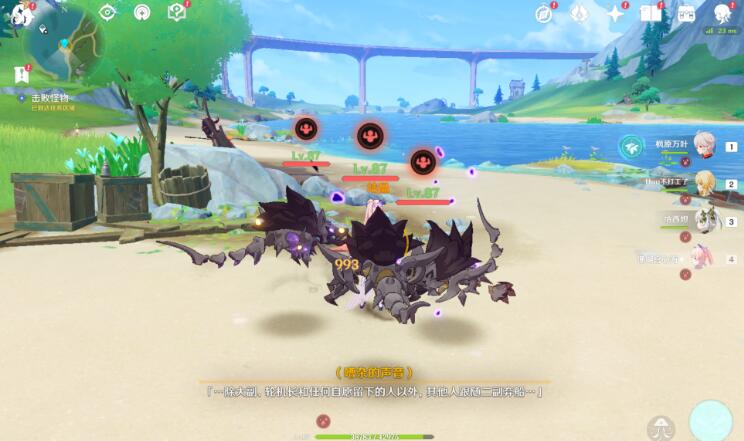This screenshot has width=744, height=441.
Task: Toggle the eye-shaped elemental sight icon
Action: pos(108,12)
